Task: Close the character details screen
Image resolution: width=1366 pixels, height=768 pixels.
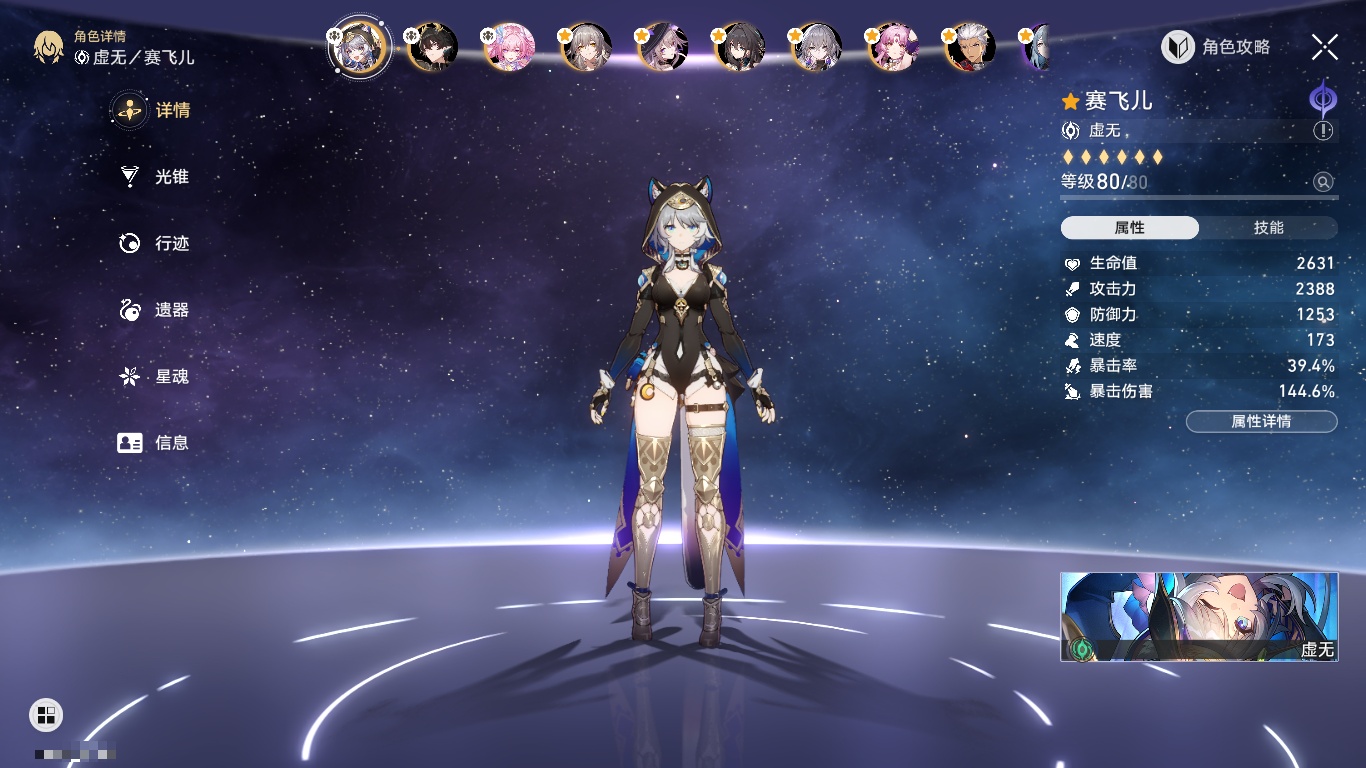Action: [1324, 47]
